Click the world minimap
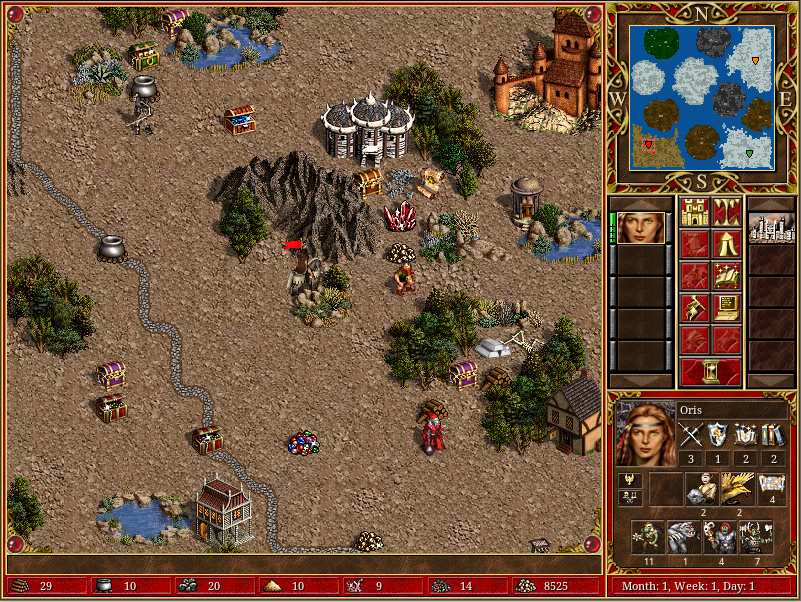Viewport: 801px width, 602px height. [x=702, y=97]
